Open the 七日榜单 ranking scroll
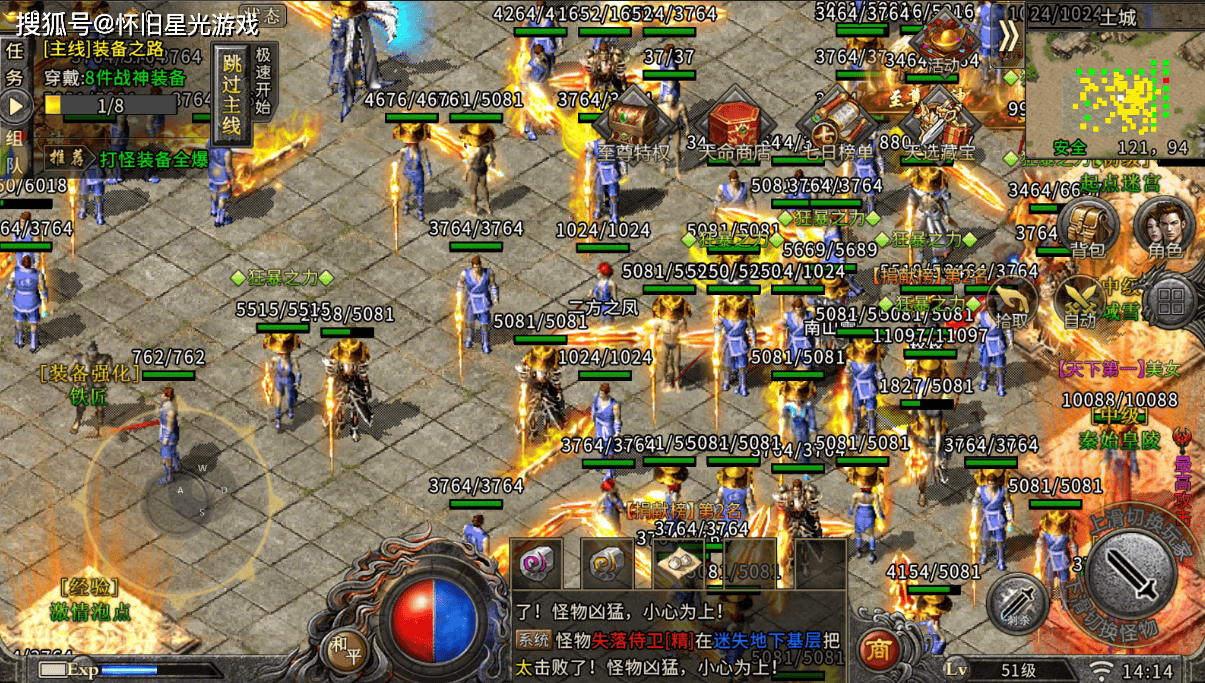1205x683 pixels. click(839, 124)
